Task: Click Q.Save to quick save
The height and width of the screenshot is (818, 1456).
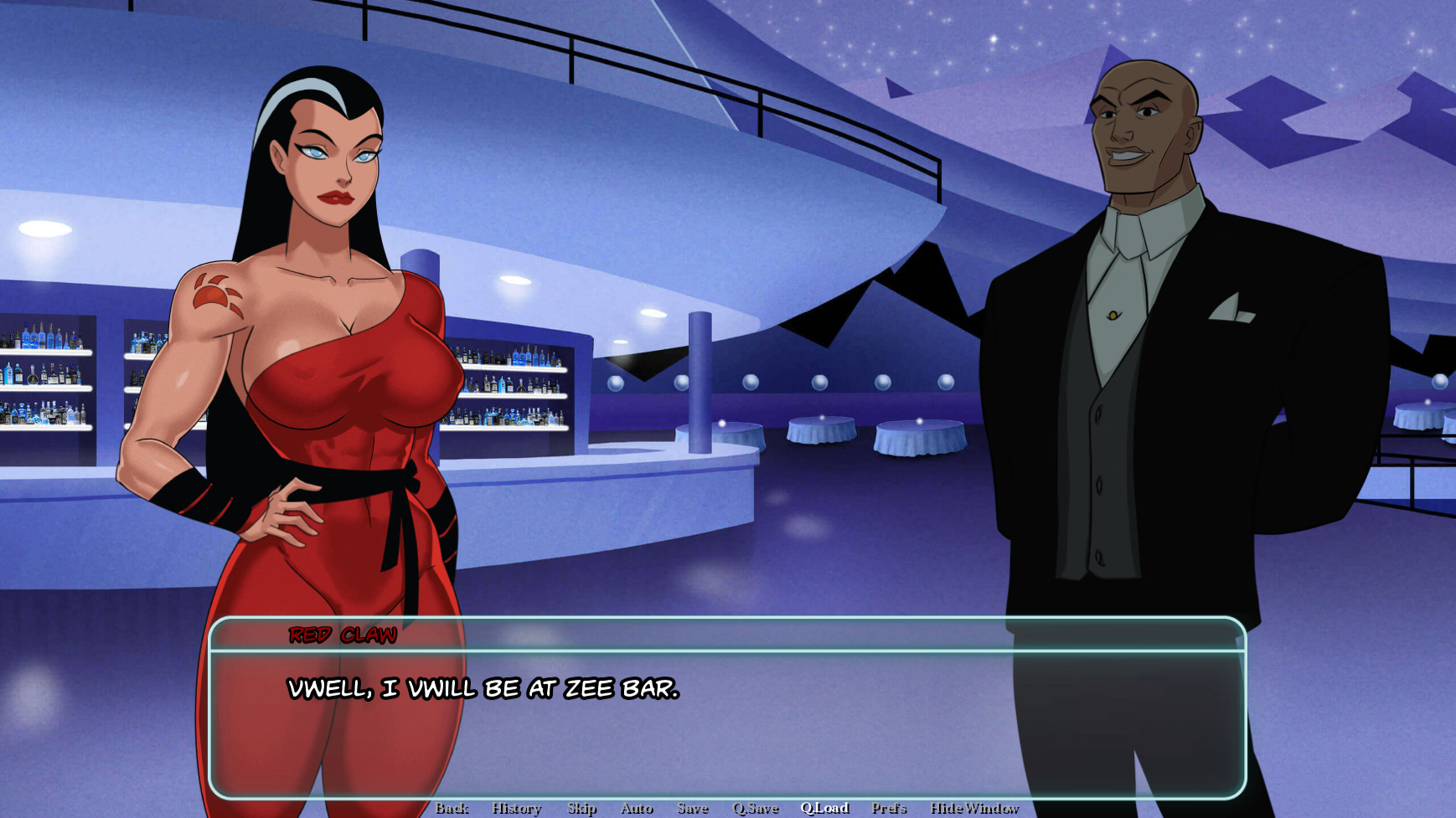Action: (755, 808)
